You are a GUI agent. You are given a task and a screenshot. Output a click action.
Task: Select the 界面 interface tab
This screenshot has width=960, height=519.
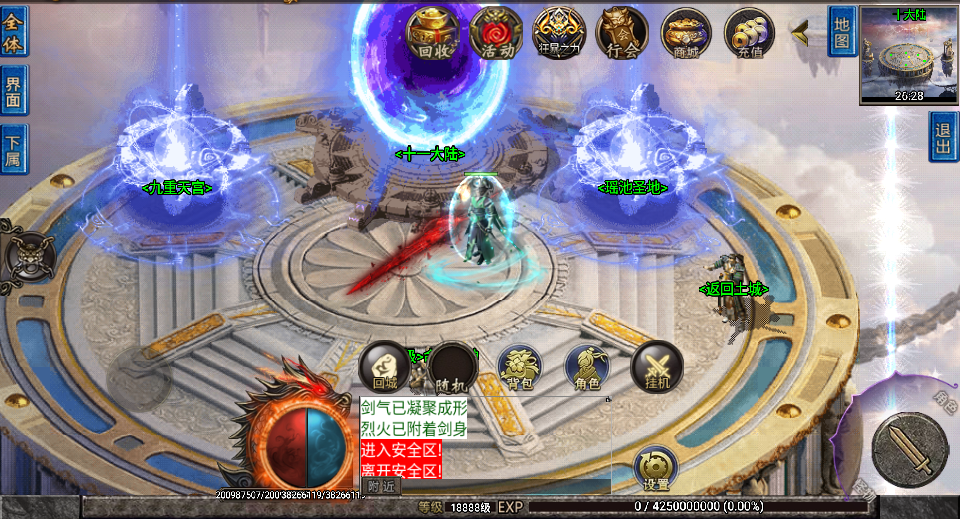click(14, 90)
